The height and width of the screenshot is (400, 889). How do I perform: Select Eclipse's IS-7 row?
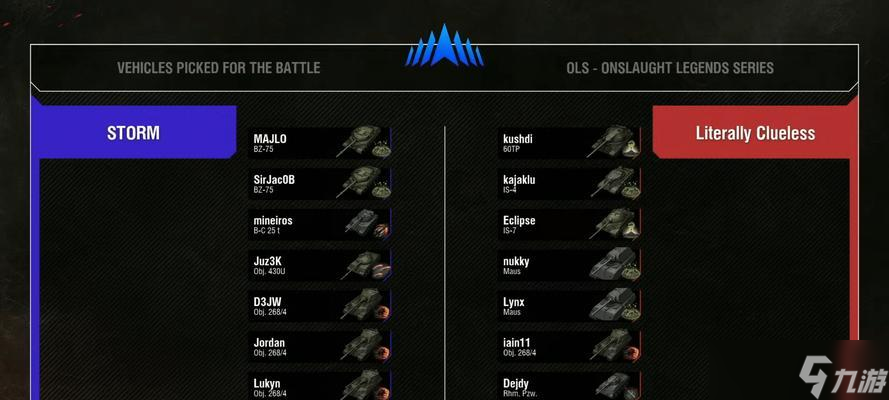(569, 224)
